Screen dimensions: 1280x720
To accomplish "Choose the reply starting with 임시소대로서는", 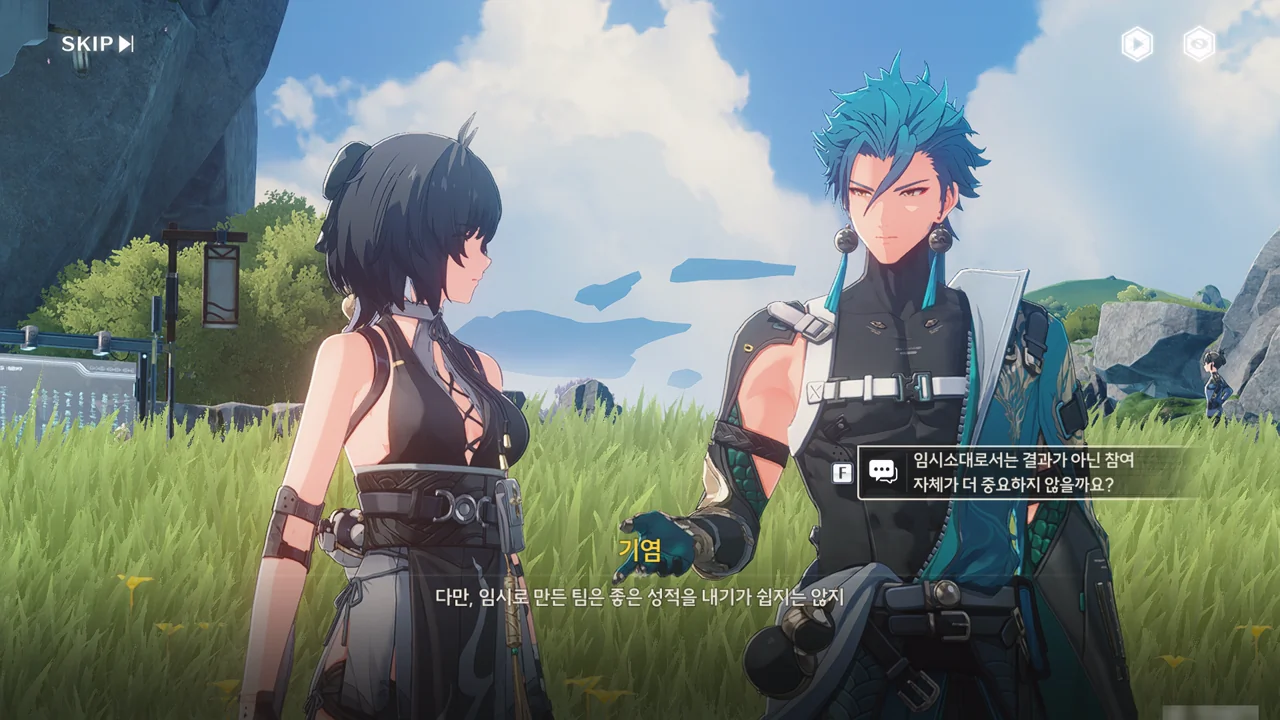I will 1022,473.
